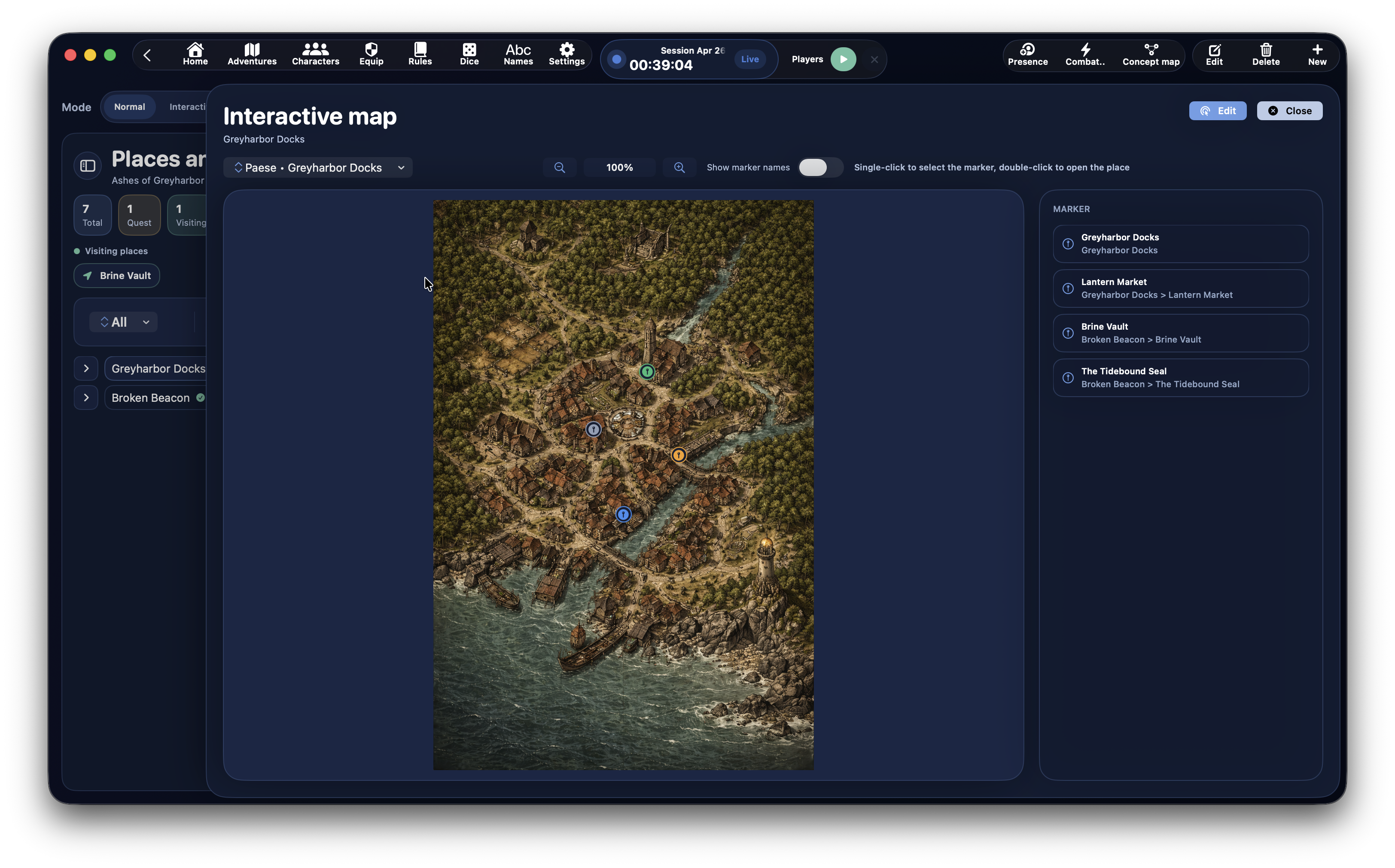
Task: Click the 100% zoom level field
Action: [619, 167]
